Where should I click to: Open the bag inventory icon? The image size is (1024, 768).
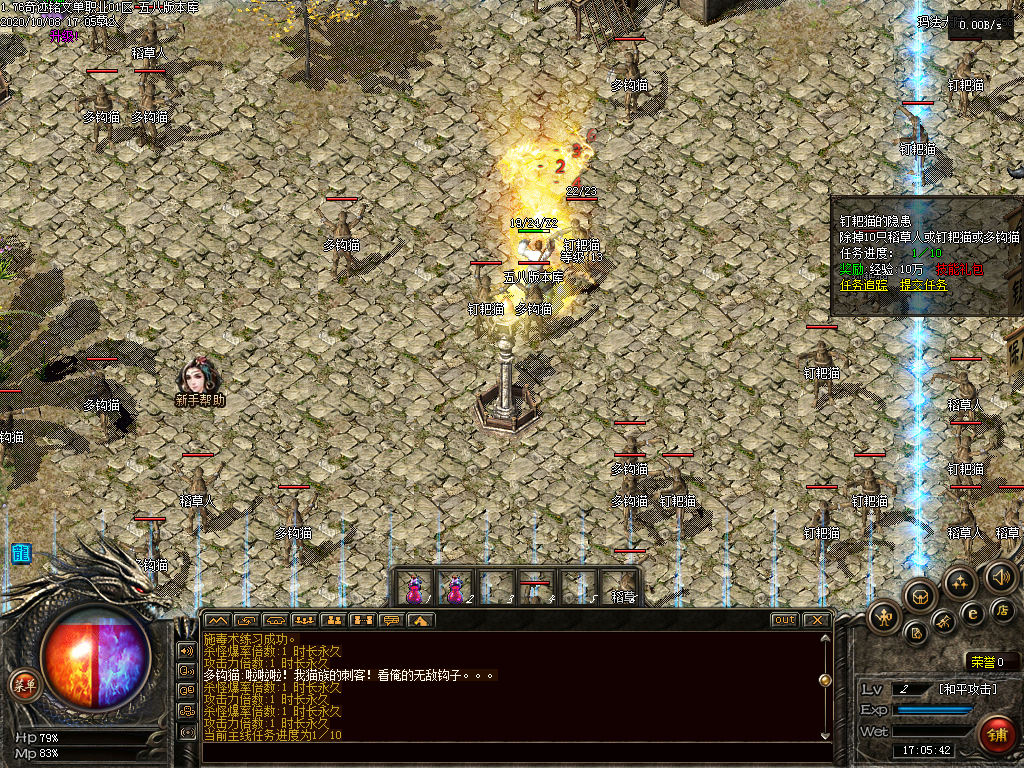[919, 596]
